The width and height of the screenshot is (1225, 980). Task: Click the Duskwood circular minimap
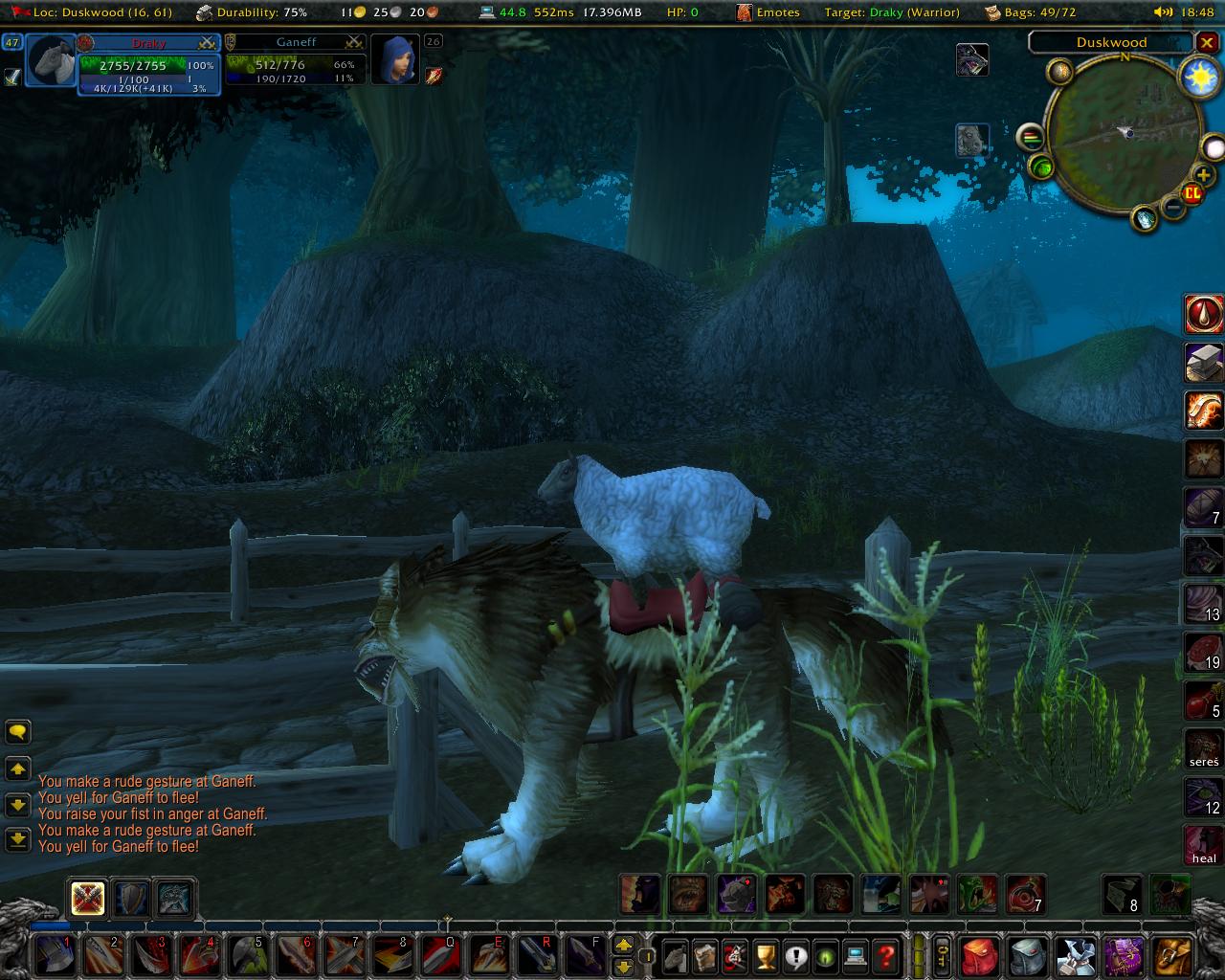point(1125,132)
